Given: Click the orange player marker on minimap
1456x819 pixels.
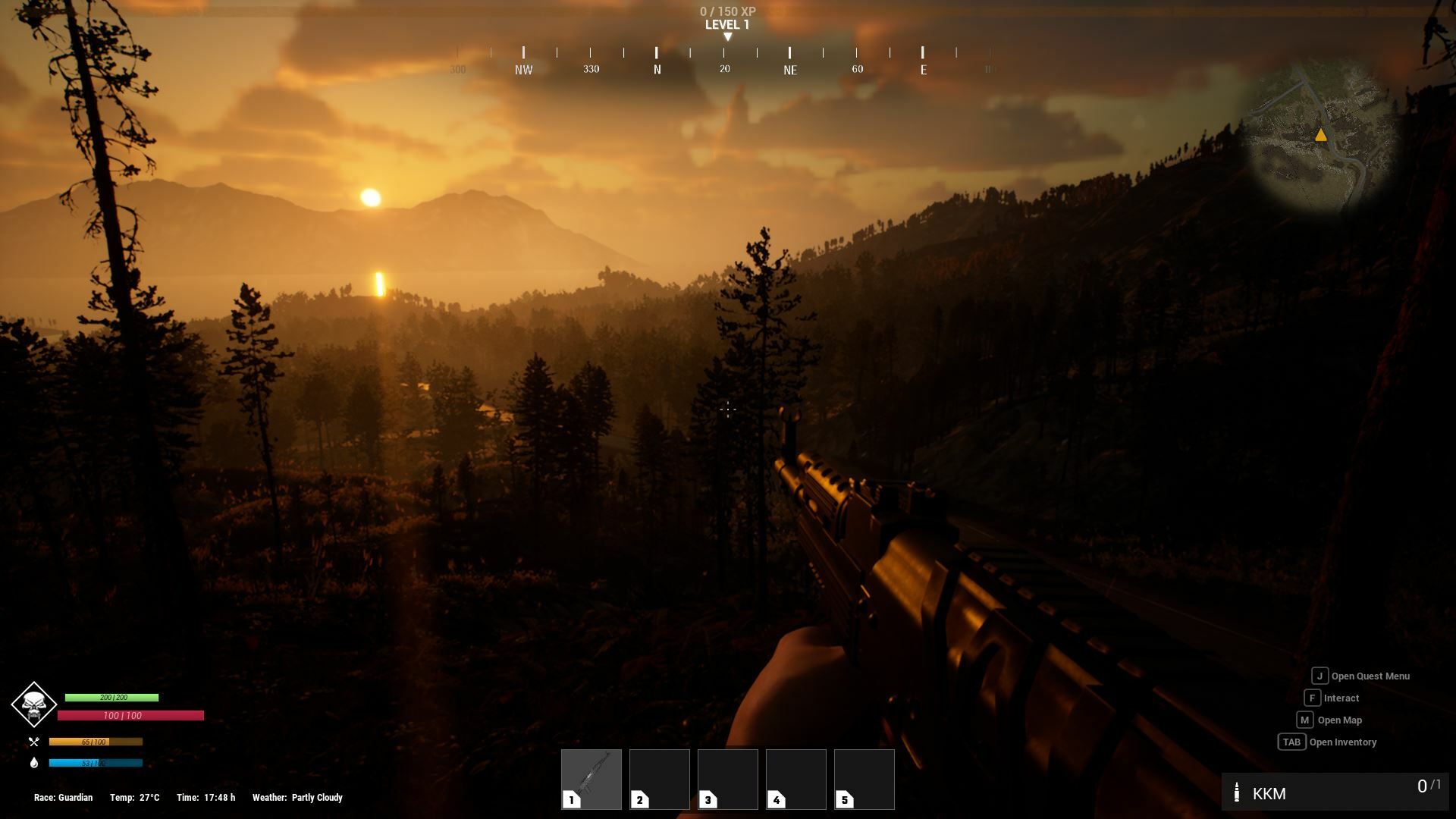Looking at the screenshot, I should click(x=1321, y=135).
